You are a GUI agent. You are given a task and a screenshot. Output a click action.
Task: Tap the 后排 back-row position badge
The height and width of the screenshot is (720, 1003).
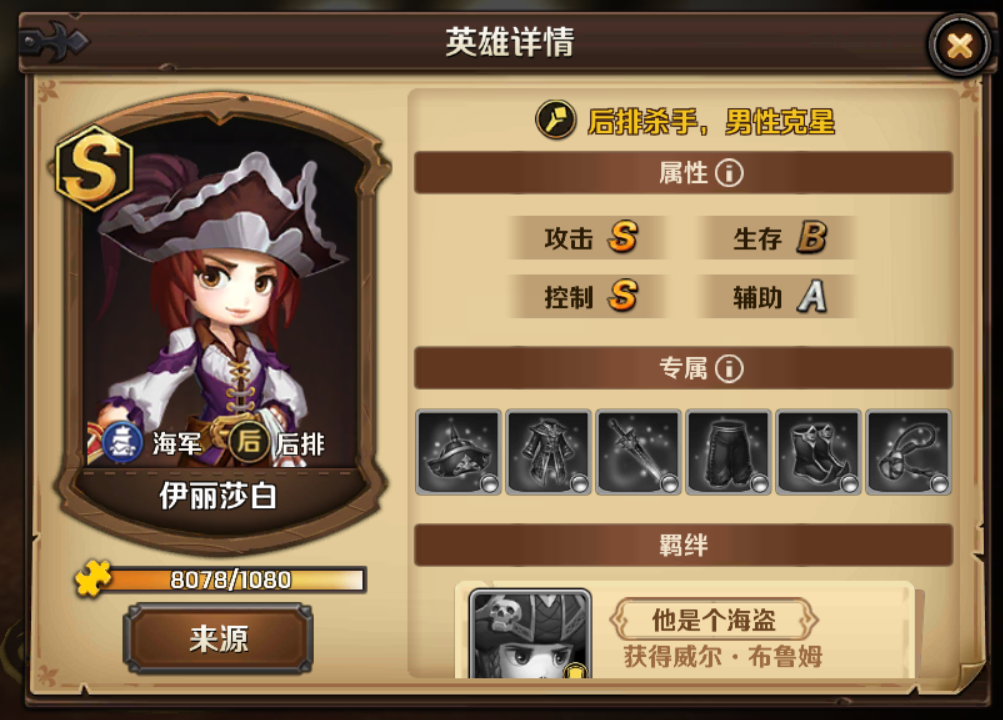coord(247,443)
